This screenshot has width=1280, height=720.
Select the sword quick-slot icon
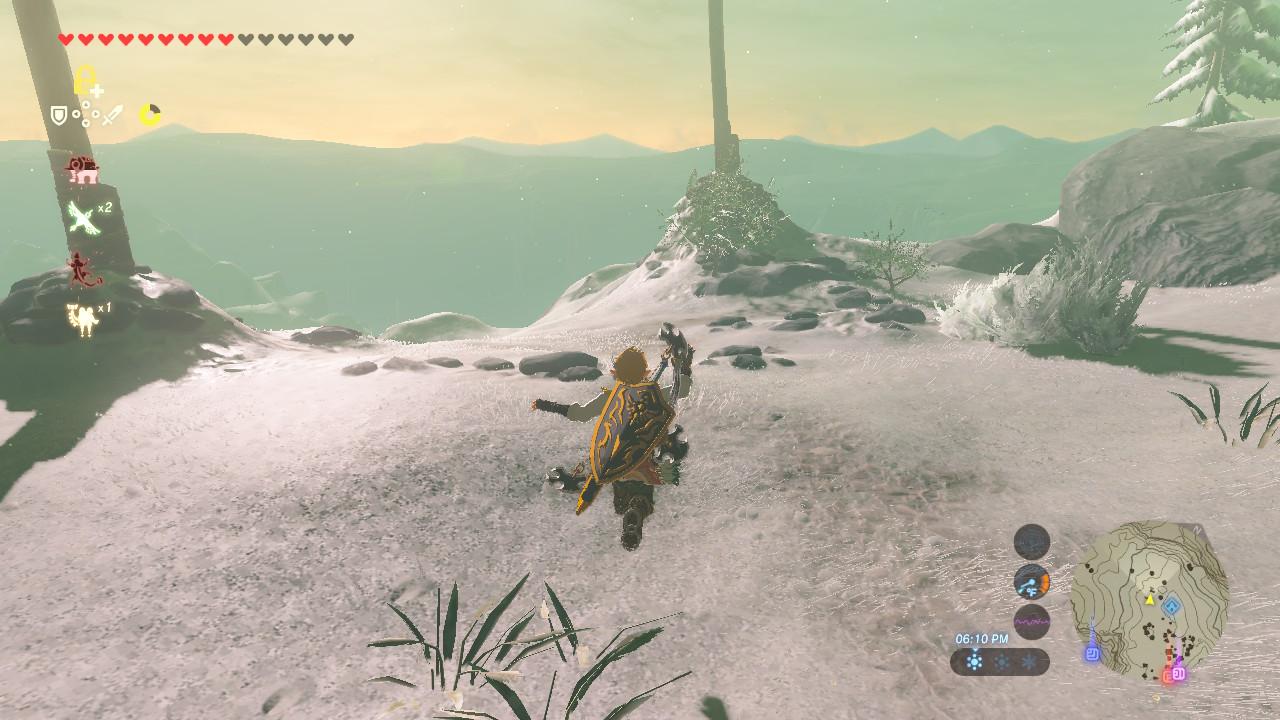coord(111,116)
